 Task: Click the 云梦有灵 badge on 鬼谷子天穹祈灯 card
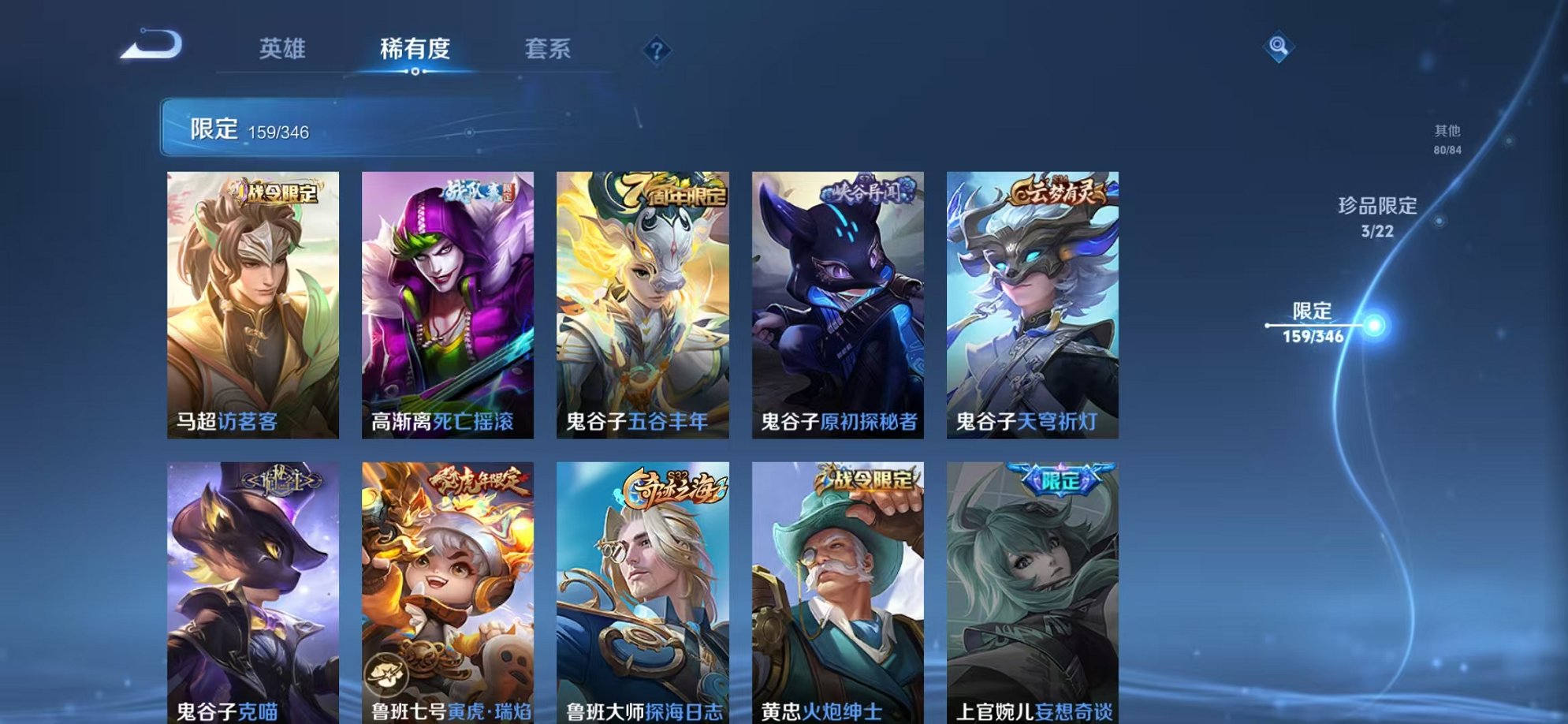[1056, 189]
